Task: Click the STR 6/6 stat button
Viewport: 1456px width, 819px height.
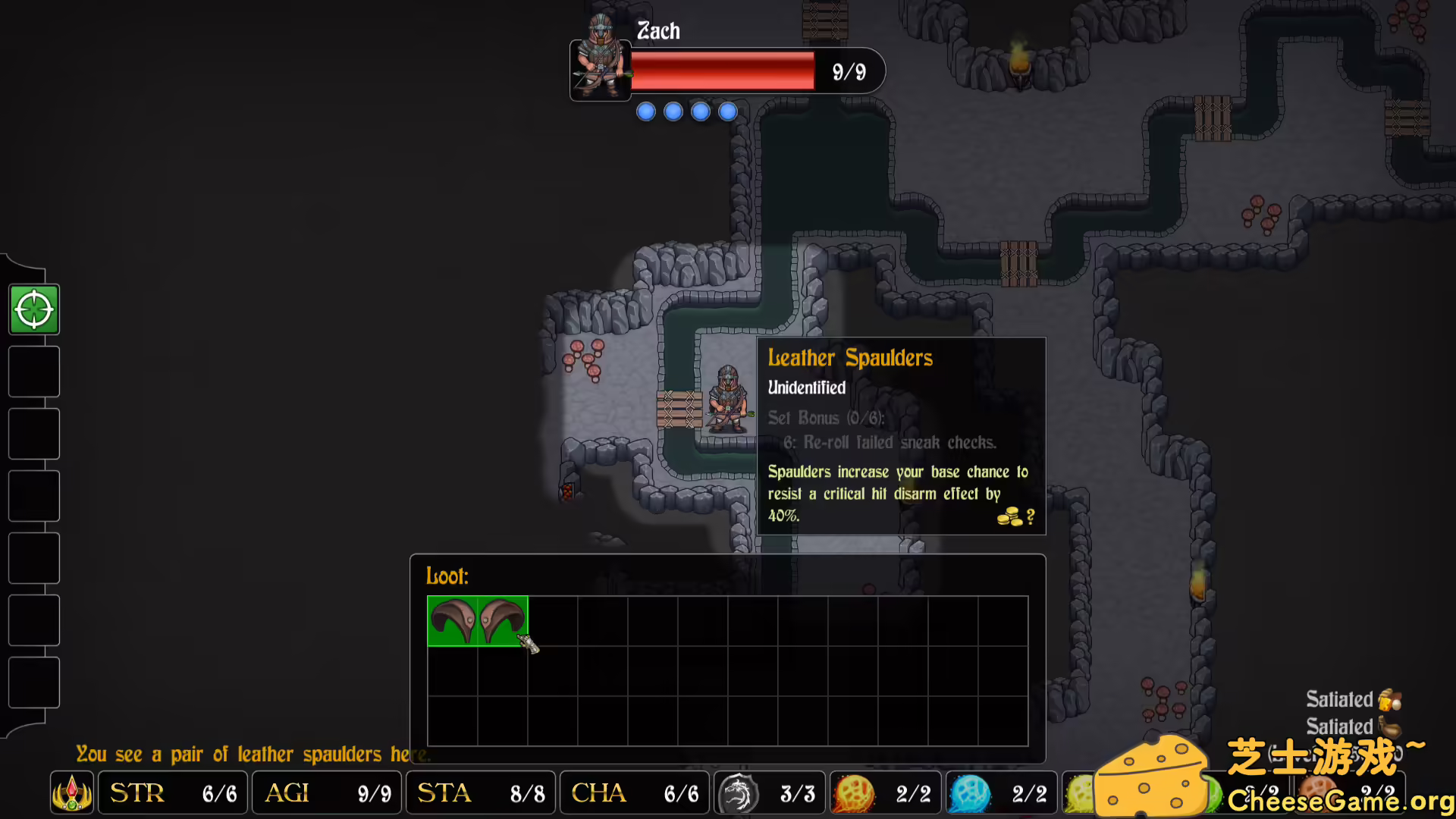Action: point(172,792)
